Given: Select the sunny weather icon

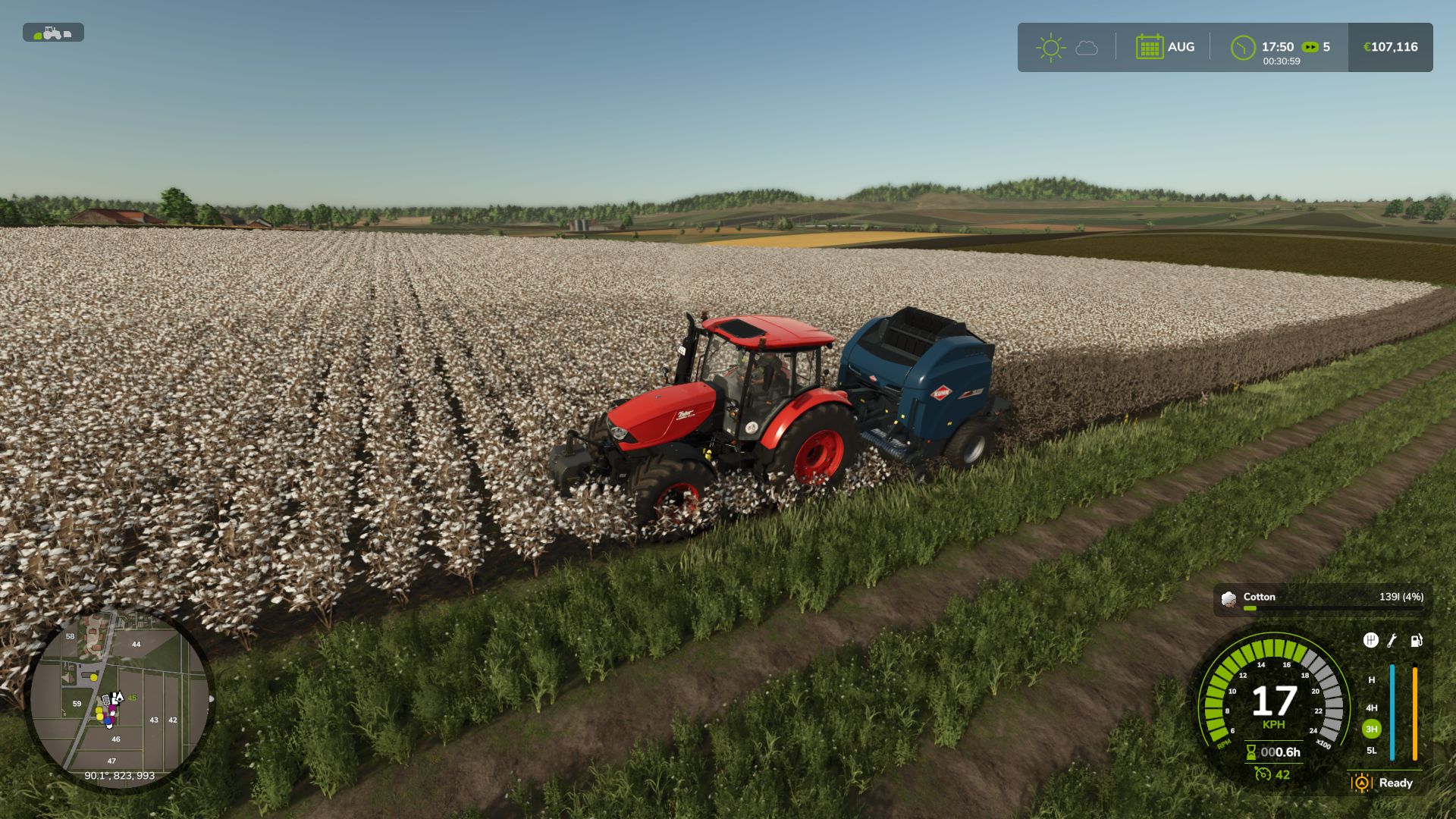Looking at the screenshot, I should coord(1050,48).
